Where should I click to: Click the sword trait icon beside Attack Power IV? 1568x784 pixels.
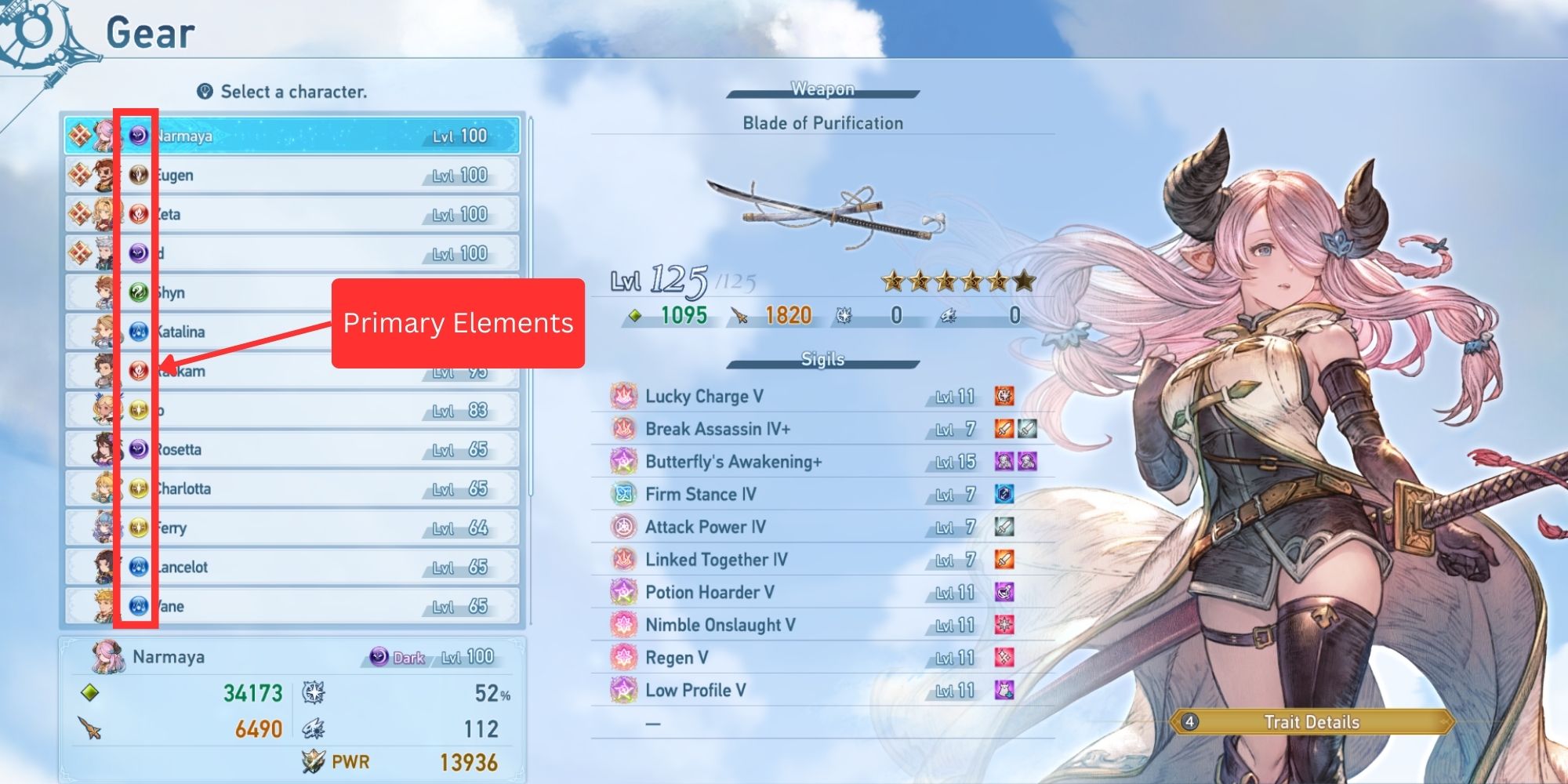1007,527
